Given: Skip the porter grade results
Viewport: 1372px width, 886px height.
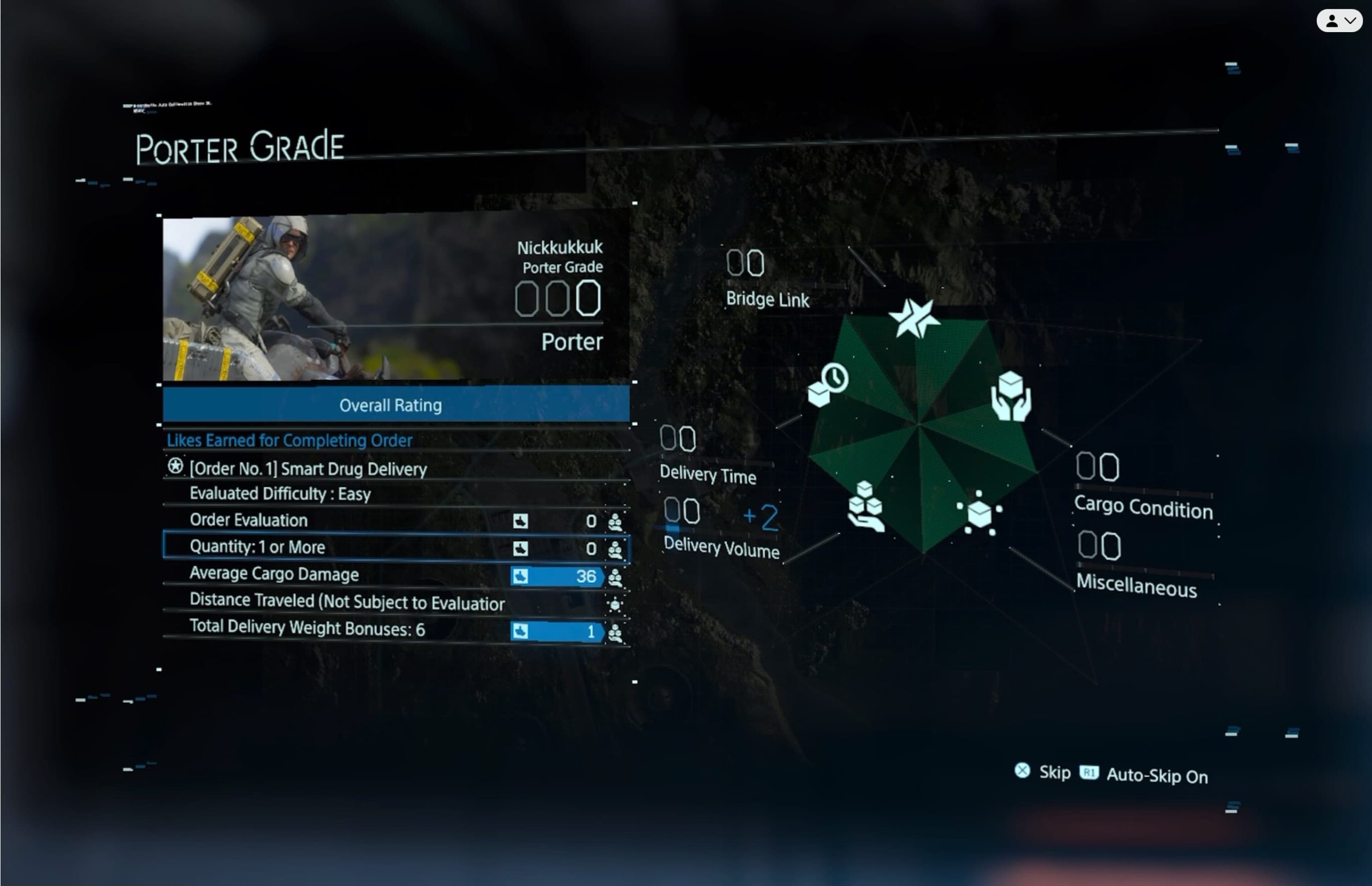Looking at the screenshot, I should pos(1043,772).
